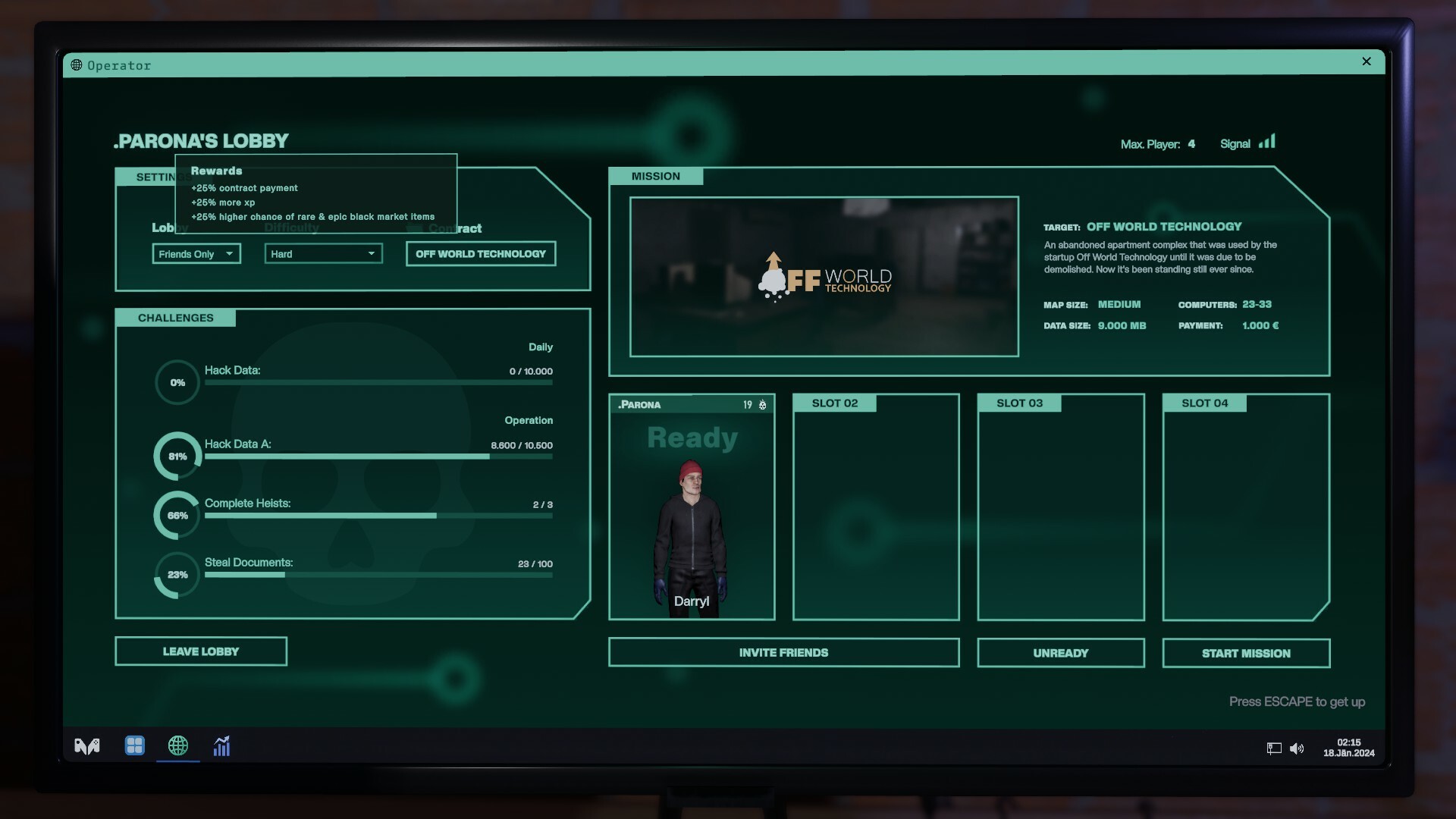Click the Signal strength bars icon
Viewport: 1456px width, 819px height.
[x=1268, y=141]
